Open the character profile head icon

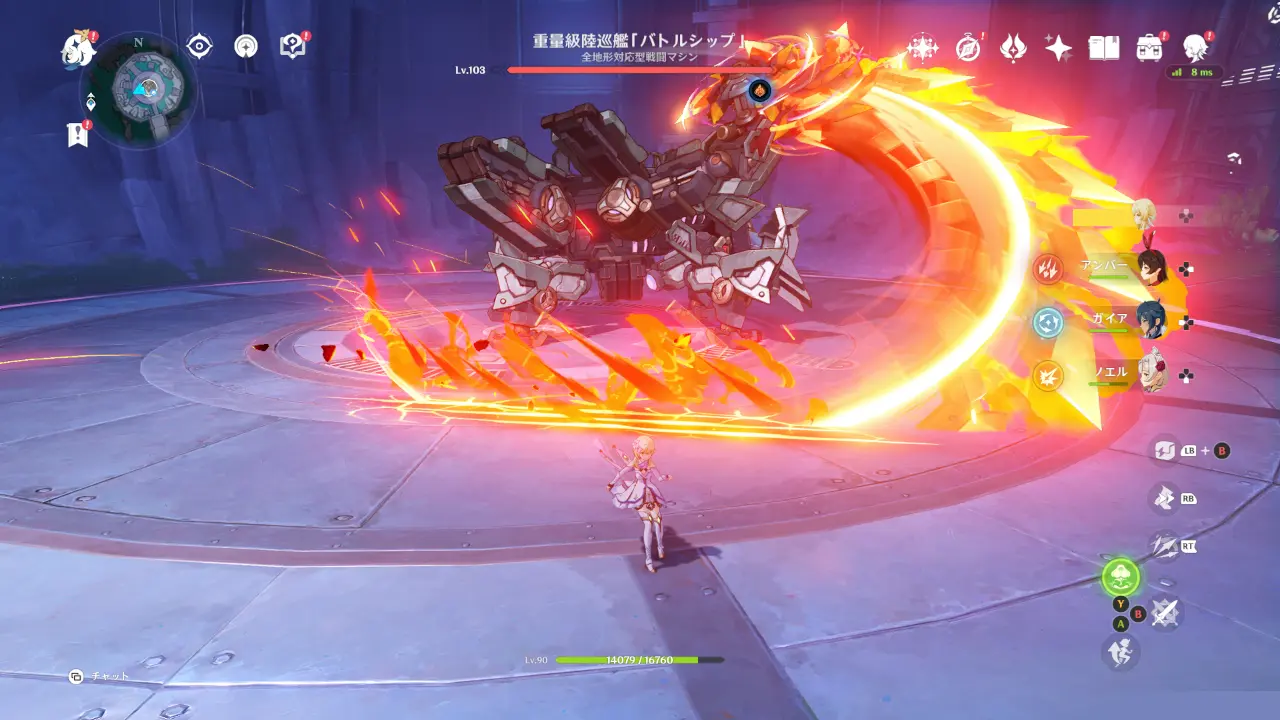(x=1194, y=47)
